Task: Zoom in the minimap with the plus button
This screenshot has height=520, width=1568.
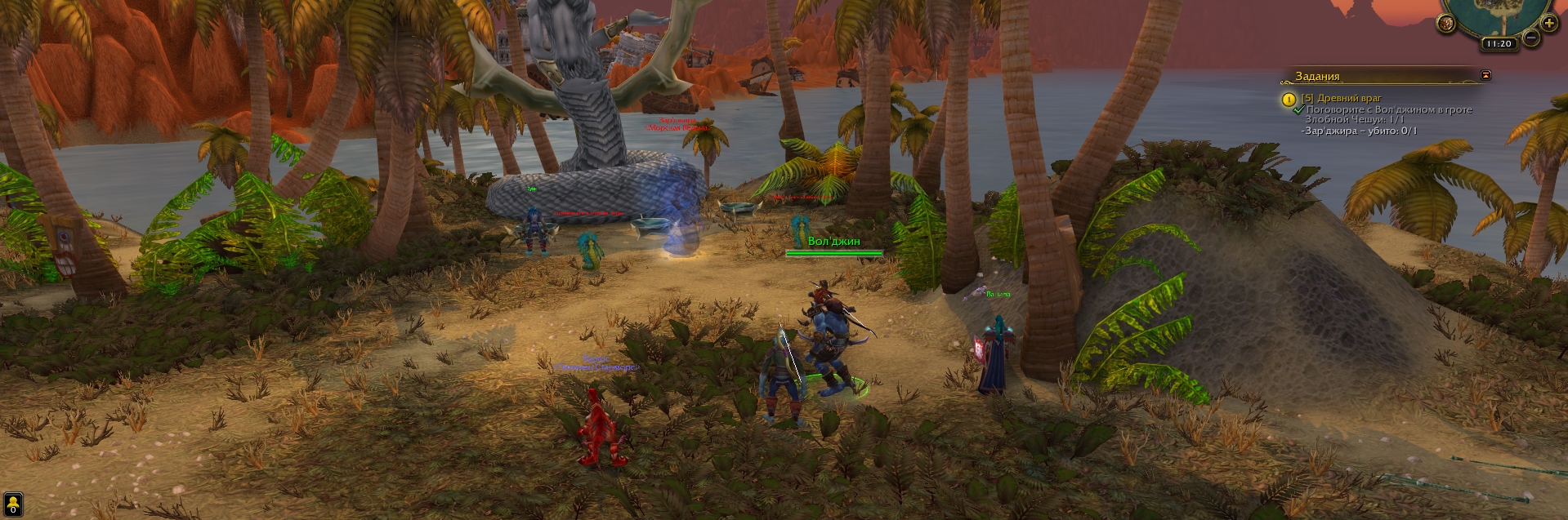Action: 1548,23
